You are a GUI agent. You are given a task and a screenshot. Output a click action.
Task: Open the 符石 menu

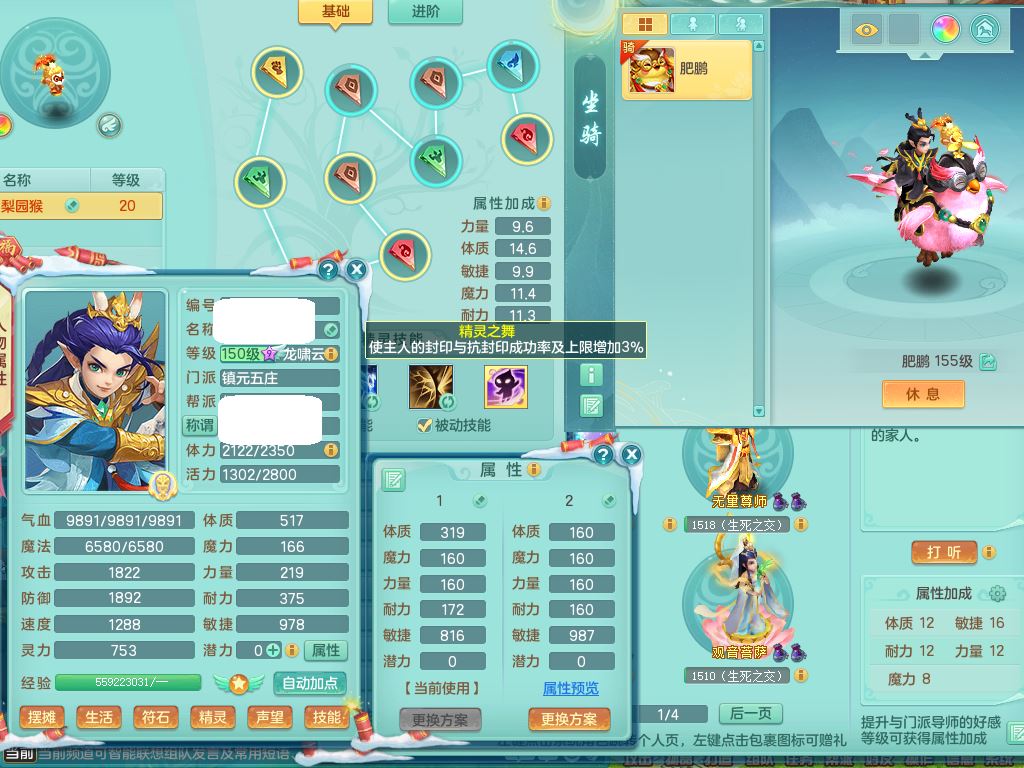[x=156, y=717]
